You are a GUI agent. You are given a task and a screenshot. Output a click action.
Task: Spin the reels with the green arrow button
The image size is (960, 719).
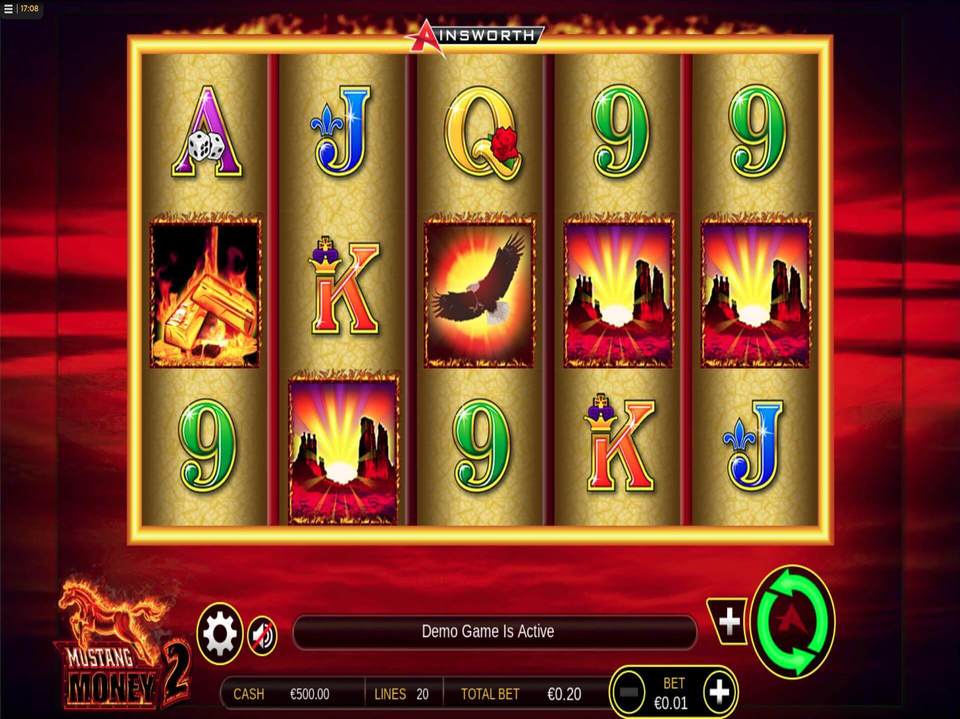[x=792, y=622]
